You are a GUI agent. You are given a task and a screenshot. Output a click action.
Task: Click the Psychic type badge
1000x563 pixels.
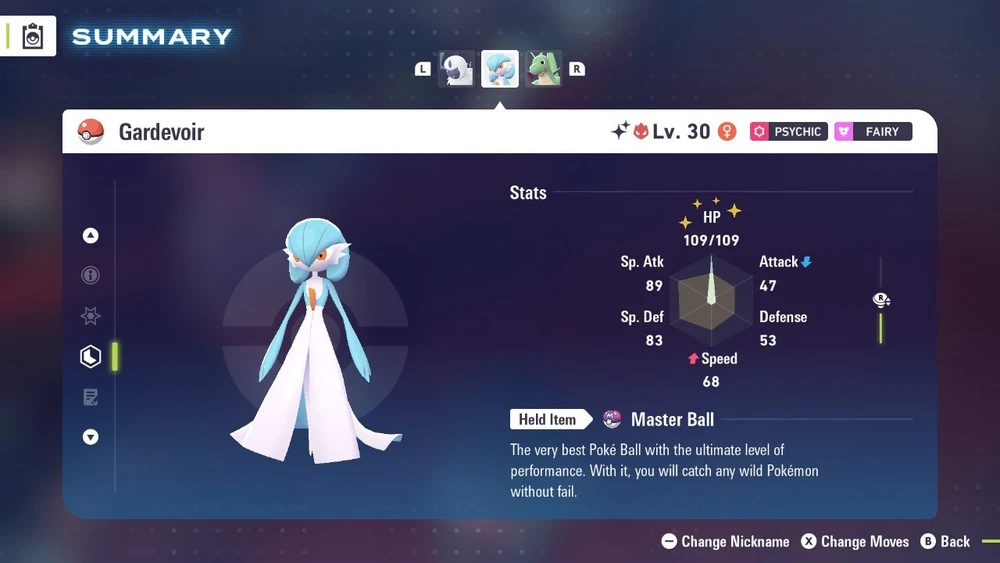point(789,131)
